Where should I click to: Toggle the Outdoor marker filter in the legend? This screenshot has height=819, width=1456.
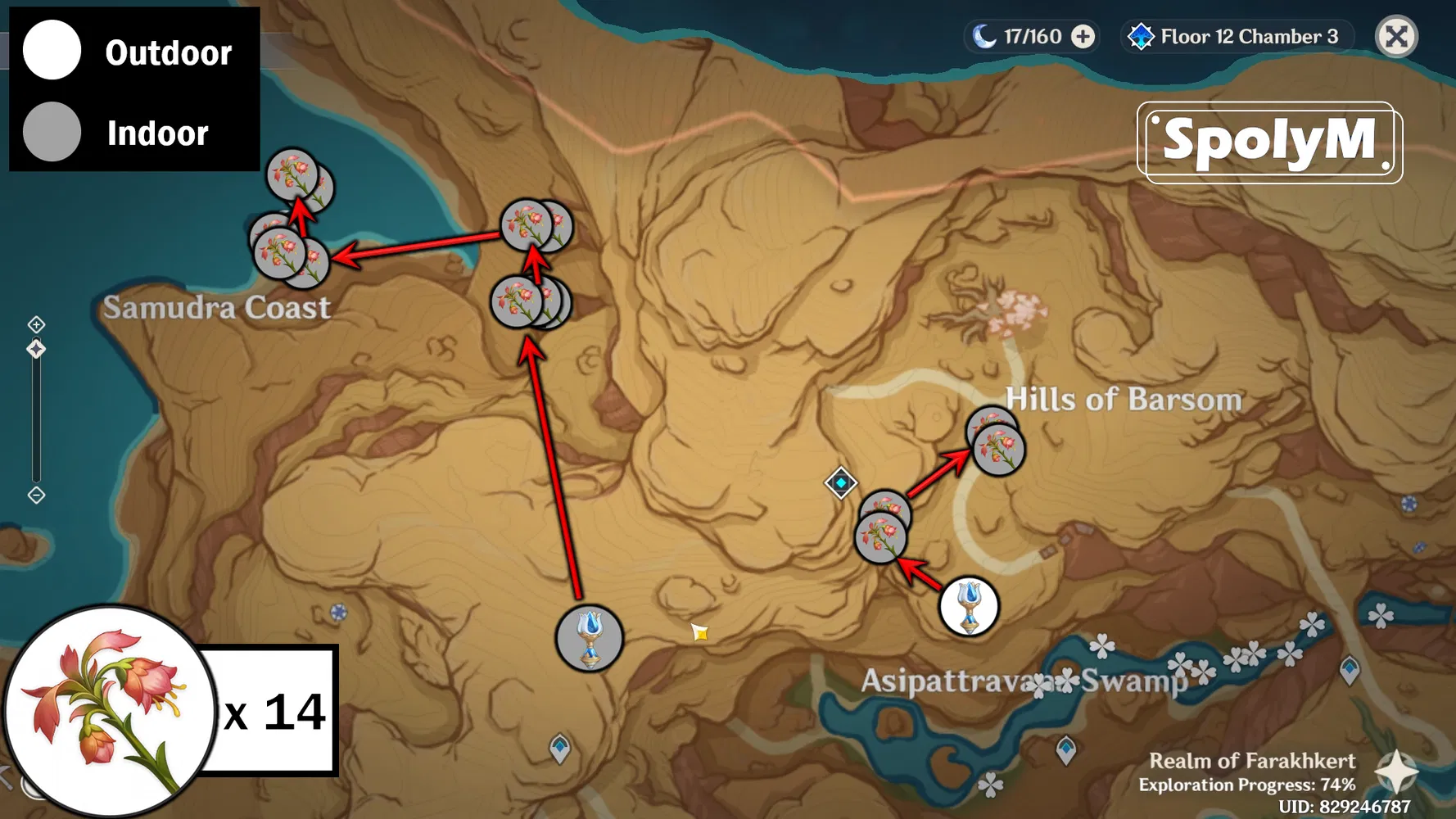click(x=52, y=51)
